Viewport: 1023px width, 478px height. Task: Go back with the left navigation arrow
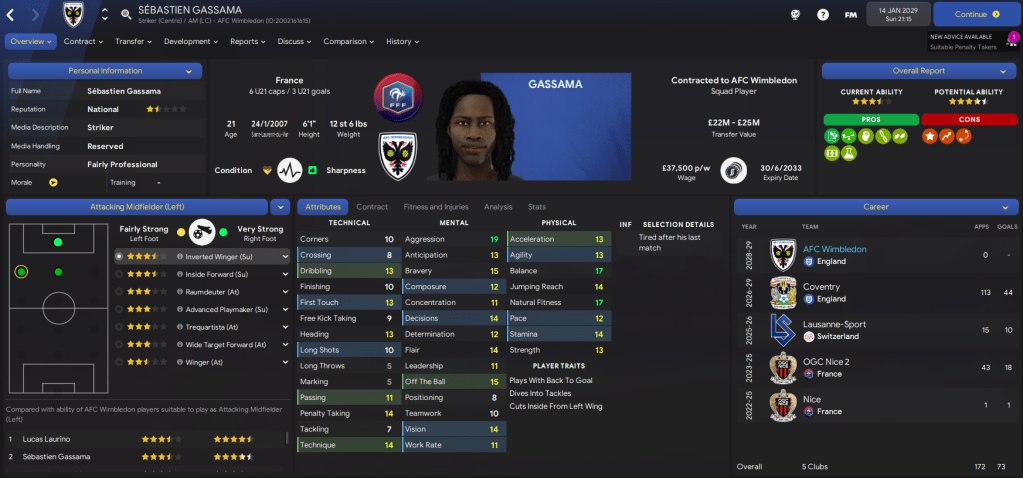[13, 14]
